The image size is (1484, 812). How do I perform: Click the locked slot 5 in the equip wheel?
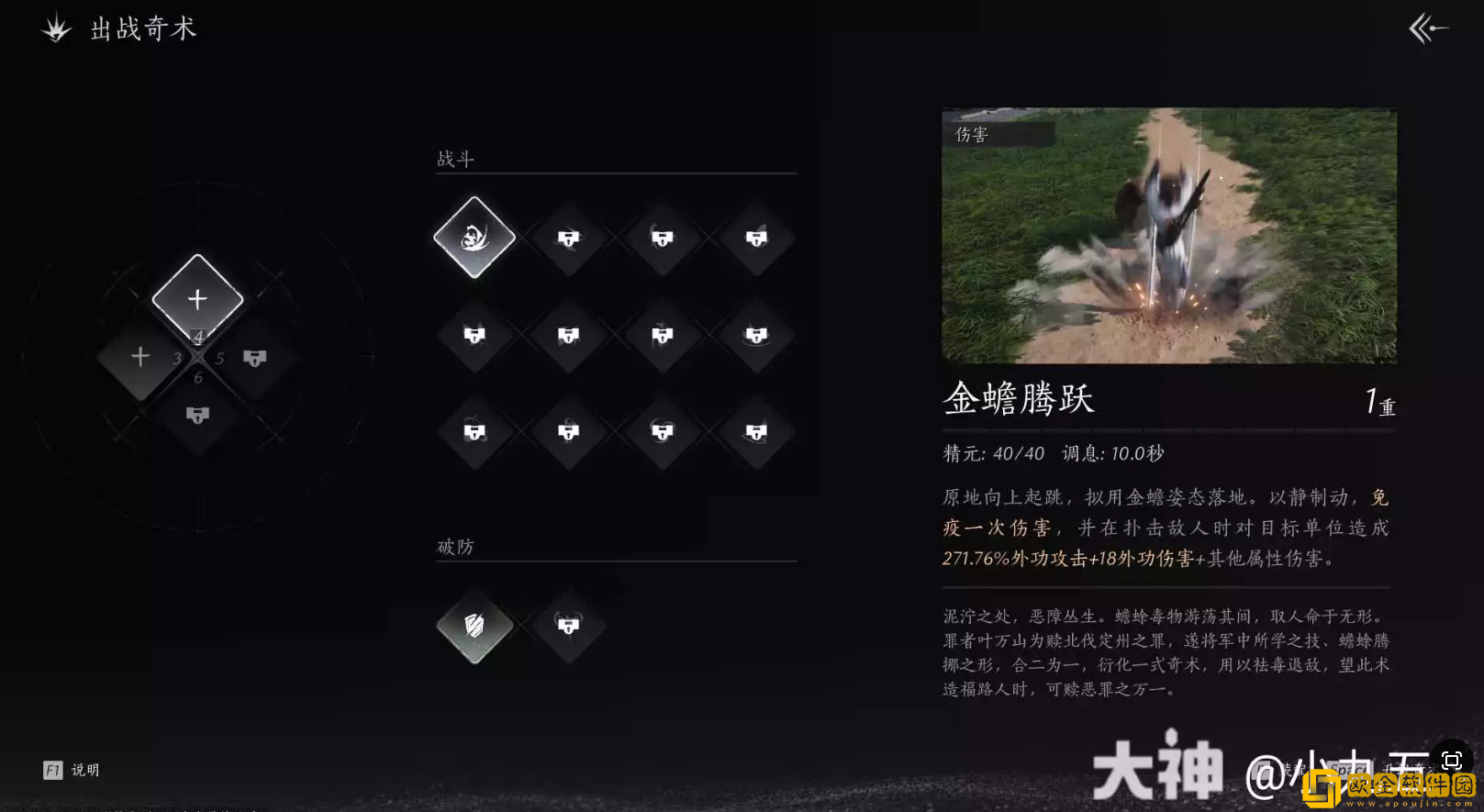[x=253, y=357]
